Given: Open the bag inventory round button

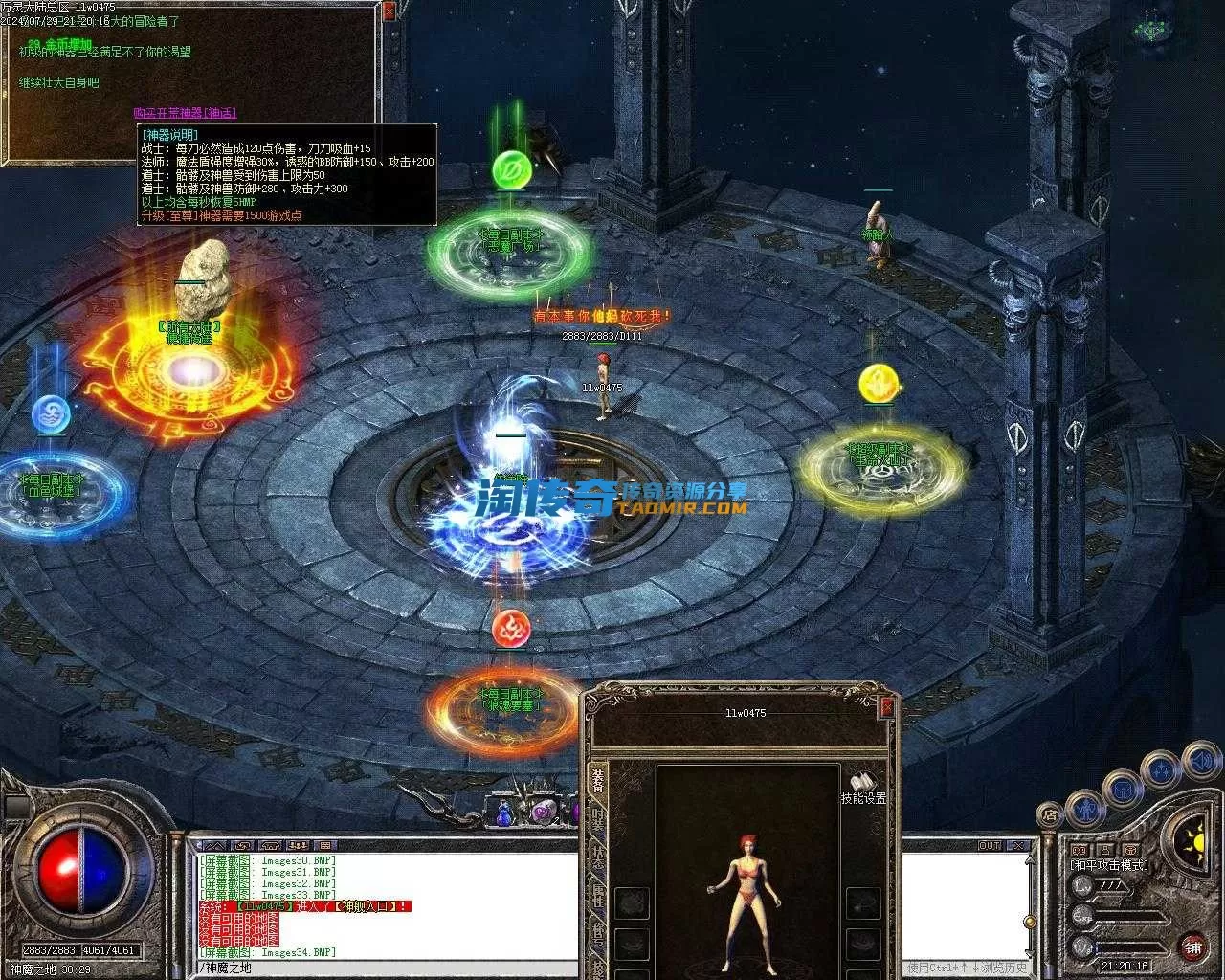Looking at the screenshot, I should [1123, 791].
